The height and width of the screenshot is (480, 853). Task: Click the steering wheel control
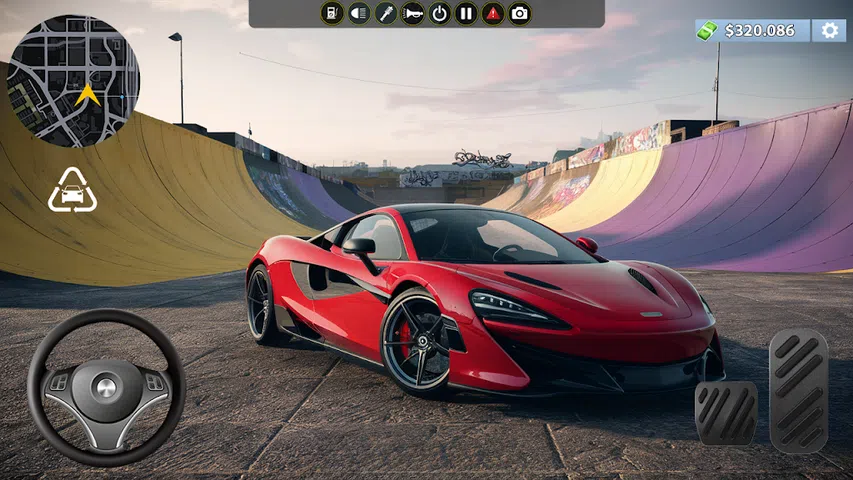click(106, 388)
